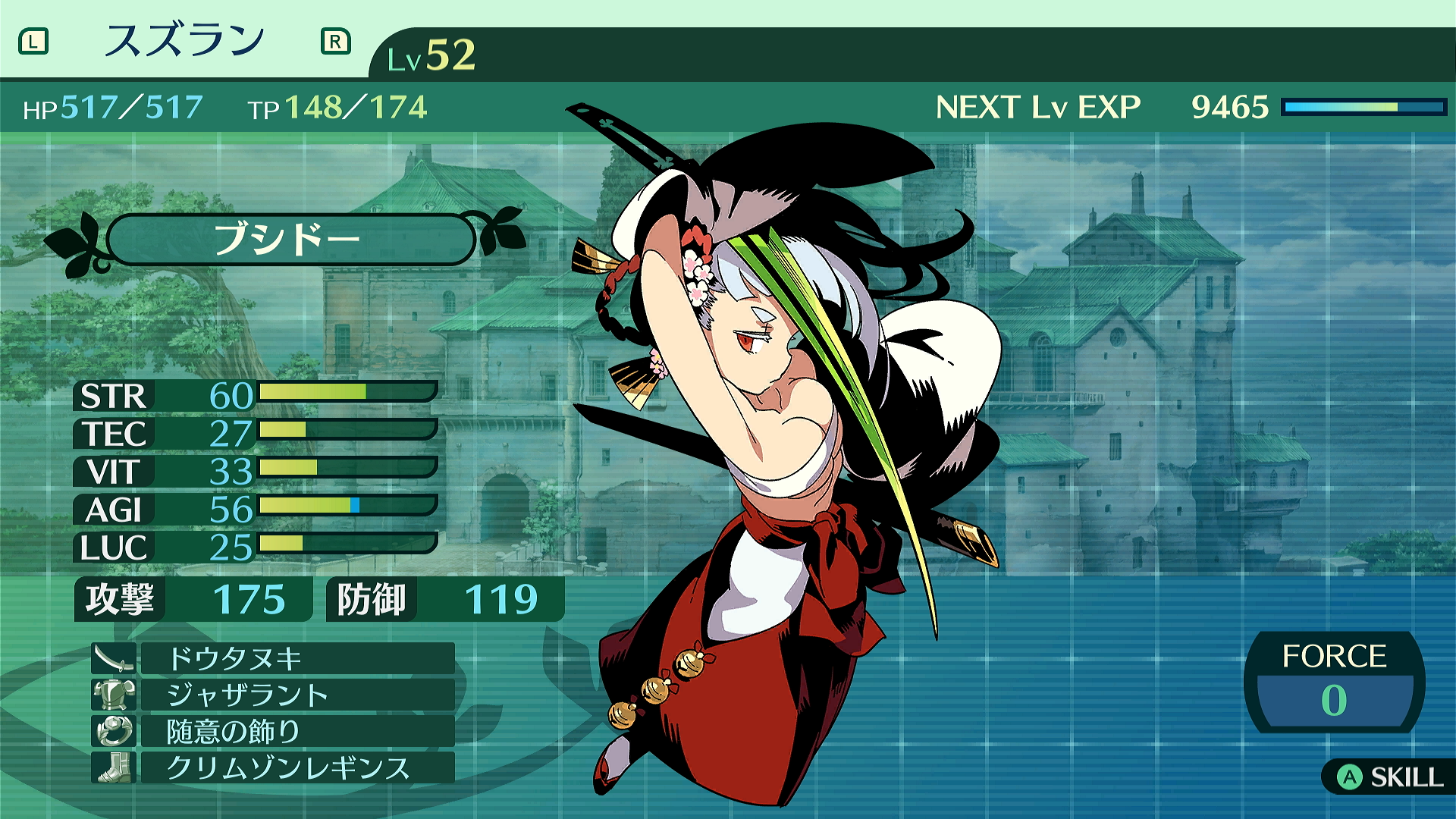The height and width of the screenshot is (819, 1456).
Task: Select the スズラン character name tab
Action: (184, 41)
